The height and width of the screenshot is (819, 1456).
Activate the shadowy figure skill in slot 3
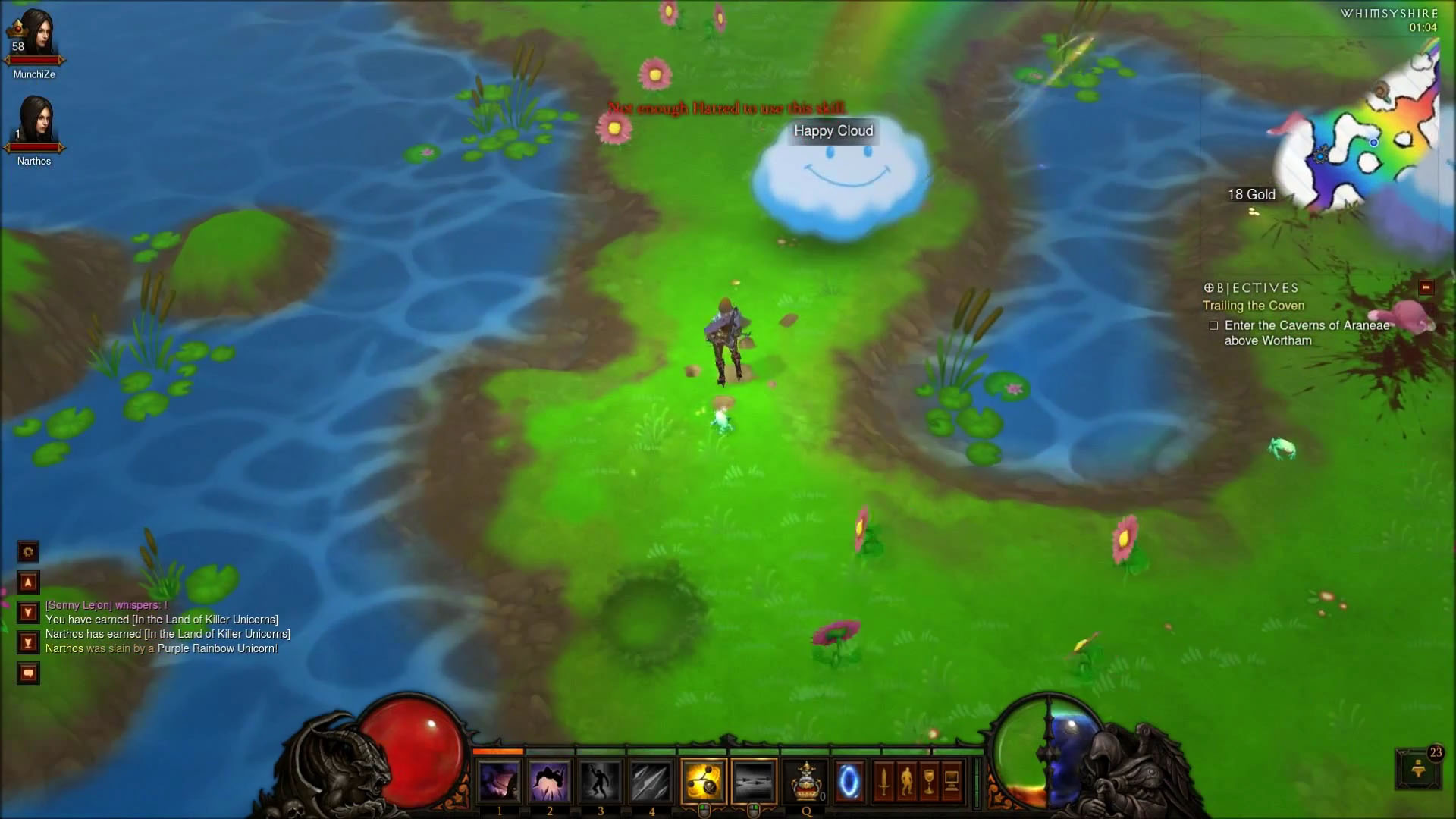601,781
